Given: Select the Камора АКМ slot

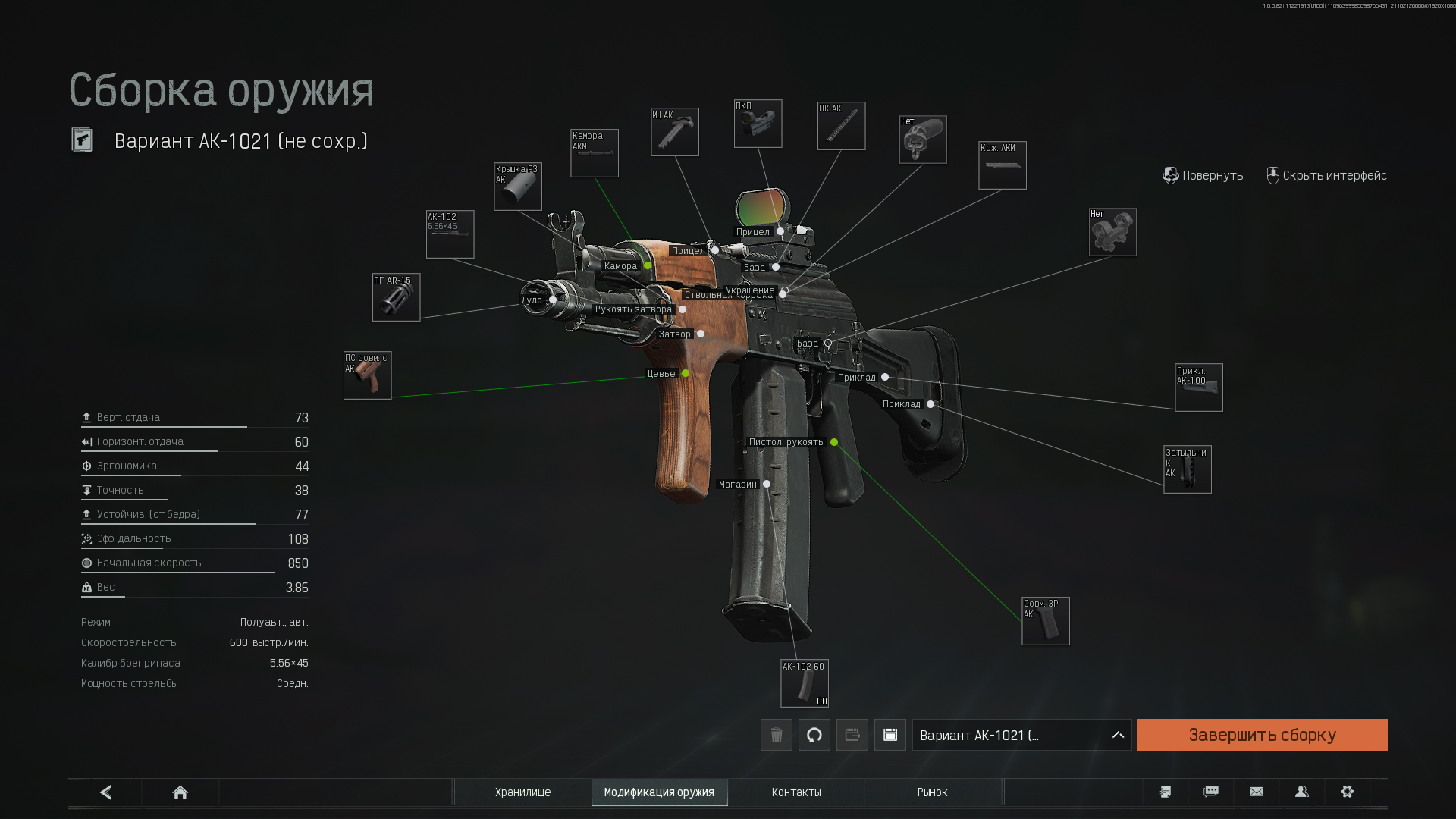Looking at the screenshot, I should click(x=594, y=153).
